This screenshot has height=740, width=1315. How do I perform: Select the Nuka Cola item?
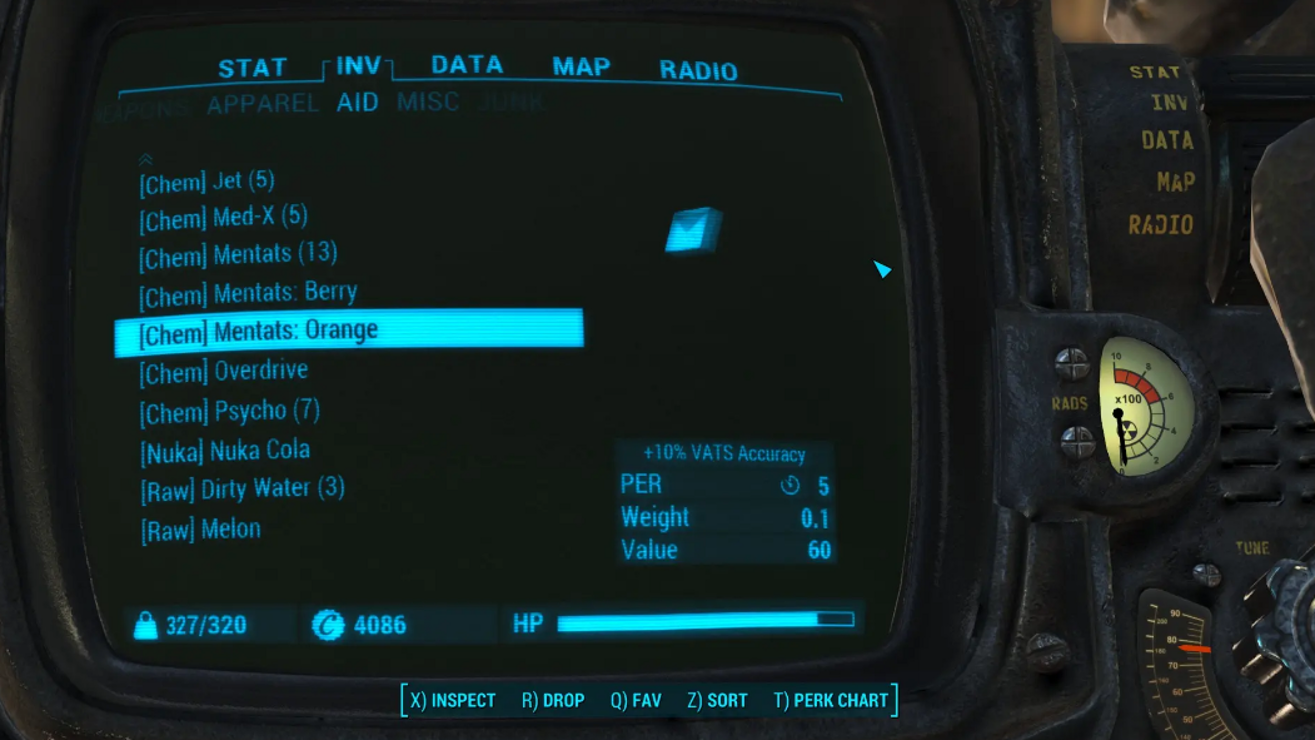pyautogui.click(x=225, y=451)
